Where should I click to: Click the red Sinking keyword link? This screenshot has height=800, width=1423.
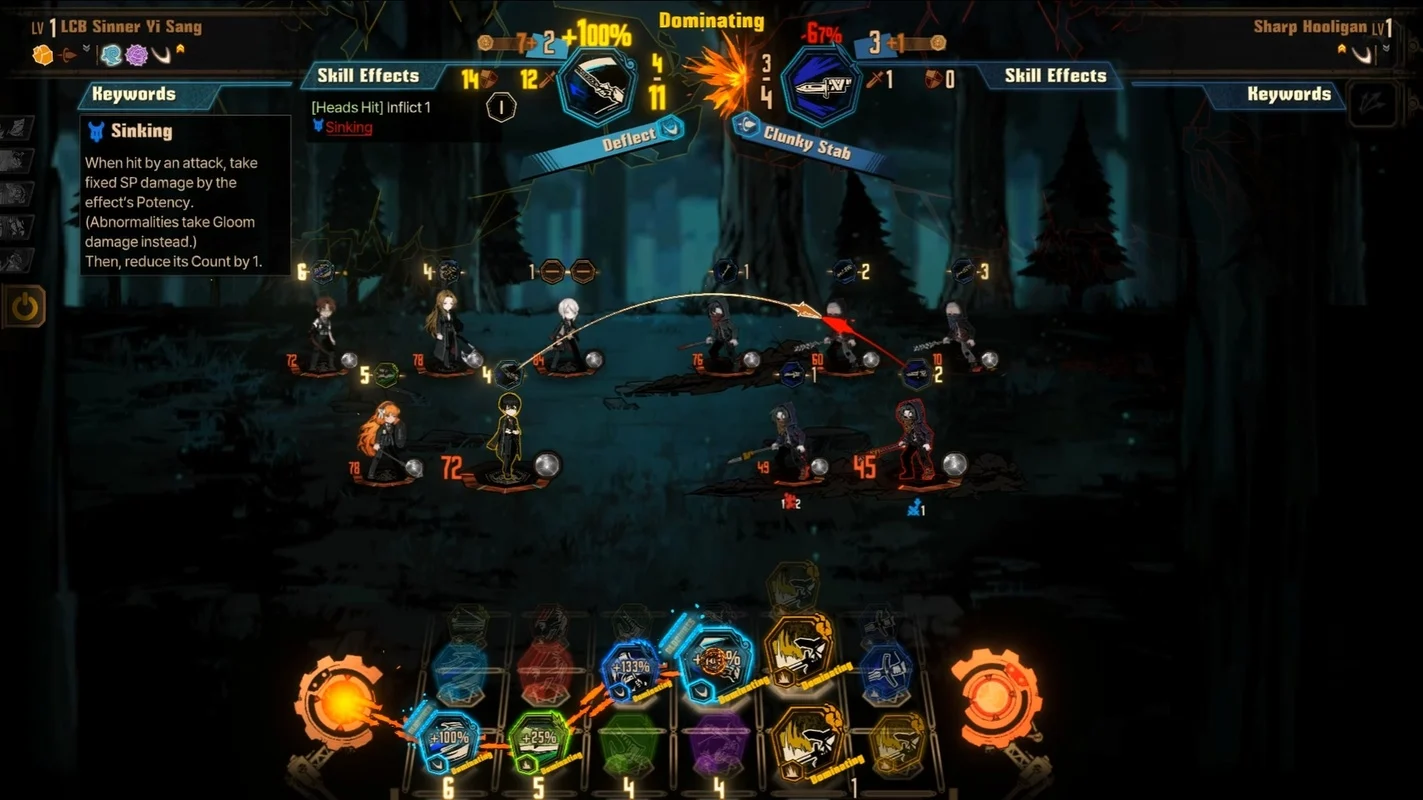point(348,127)
